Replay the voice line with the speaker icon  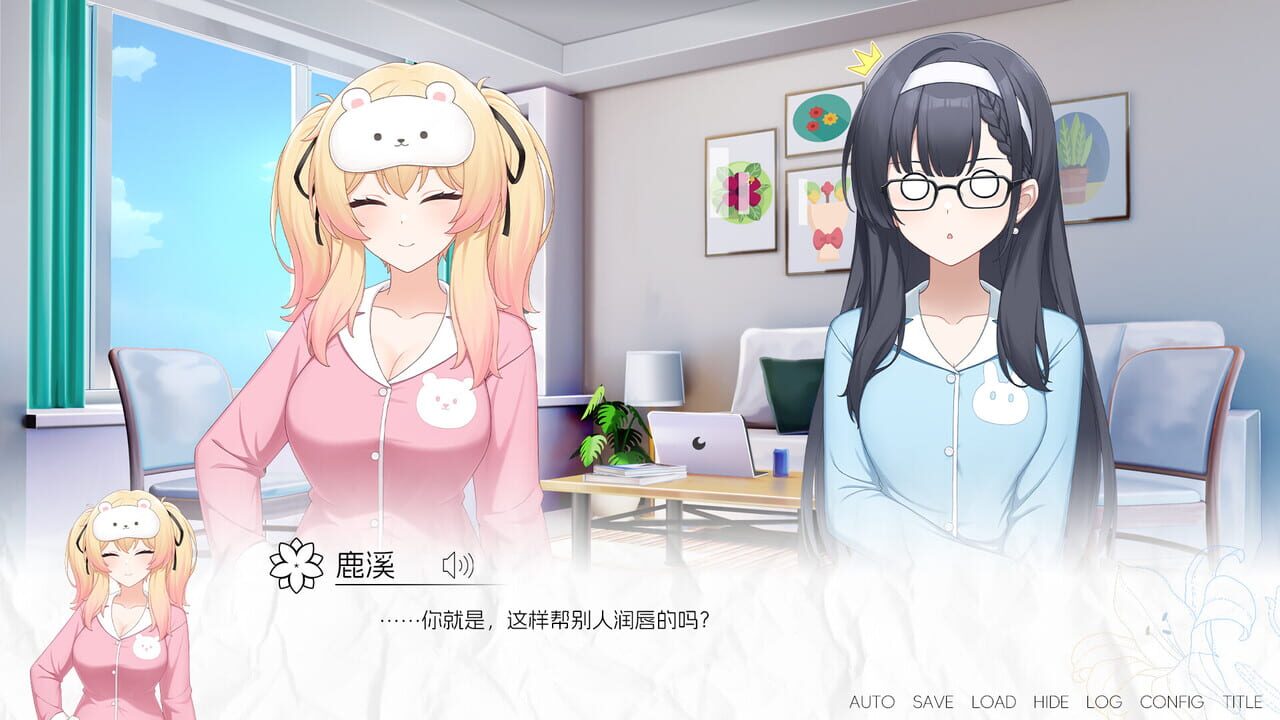pyautogui.click(x=459, y=564)
